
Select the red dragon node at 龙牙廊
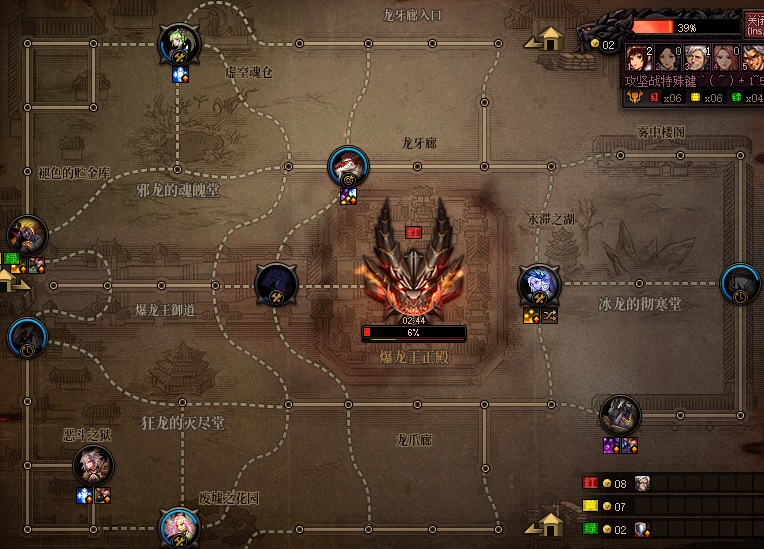(349, 166)
